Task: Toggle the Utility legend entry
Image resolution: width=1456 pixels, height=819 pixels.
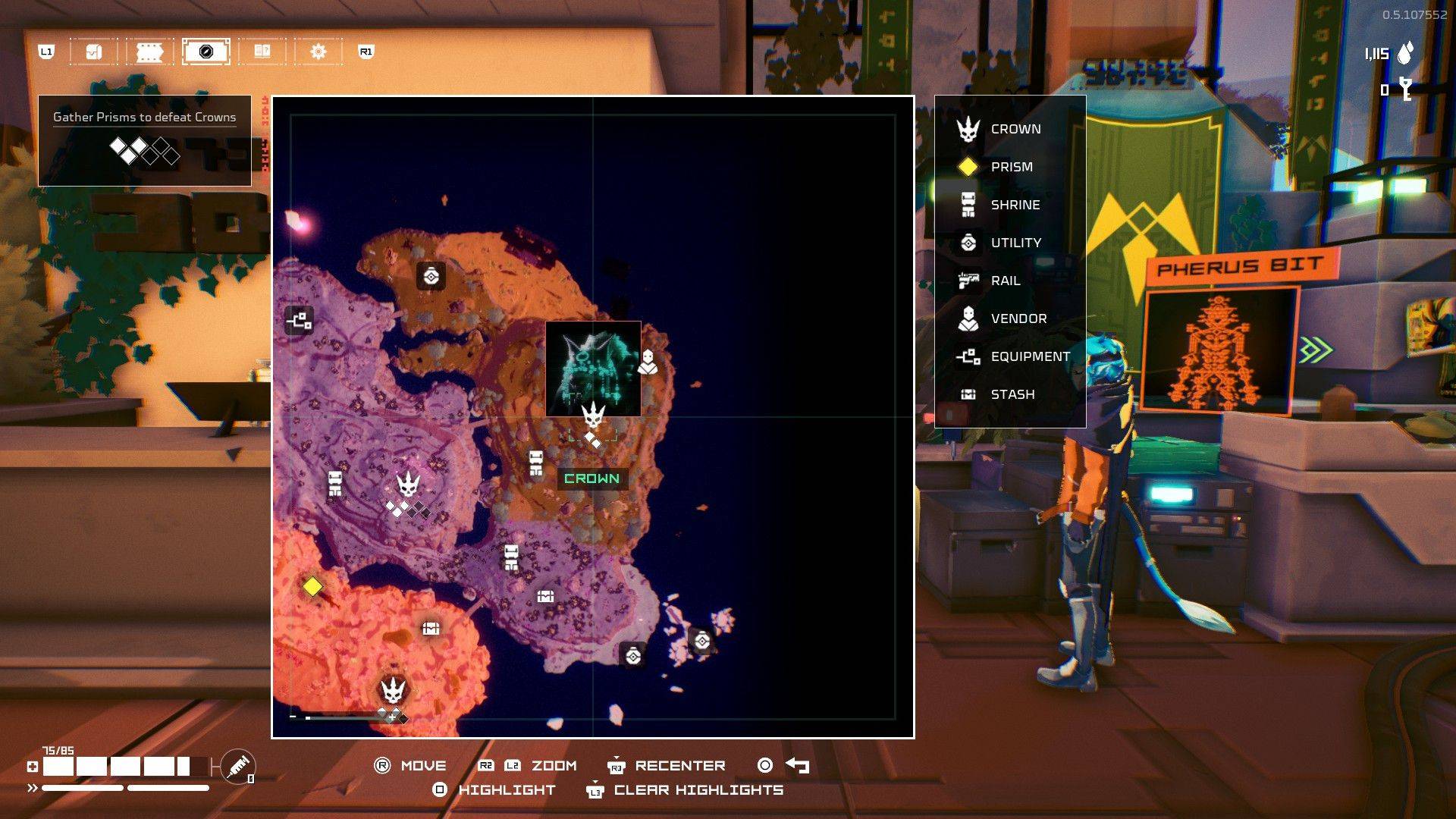Action: click(x=1015, y=243)
